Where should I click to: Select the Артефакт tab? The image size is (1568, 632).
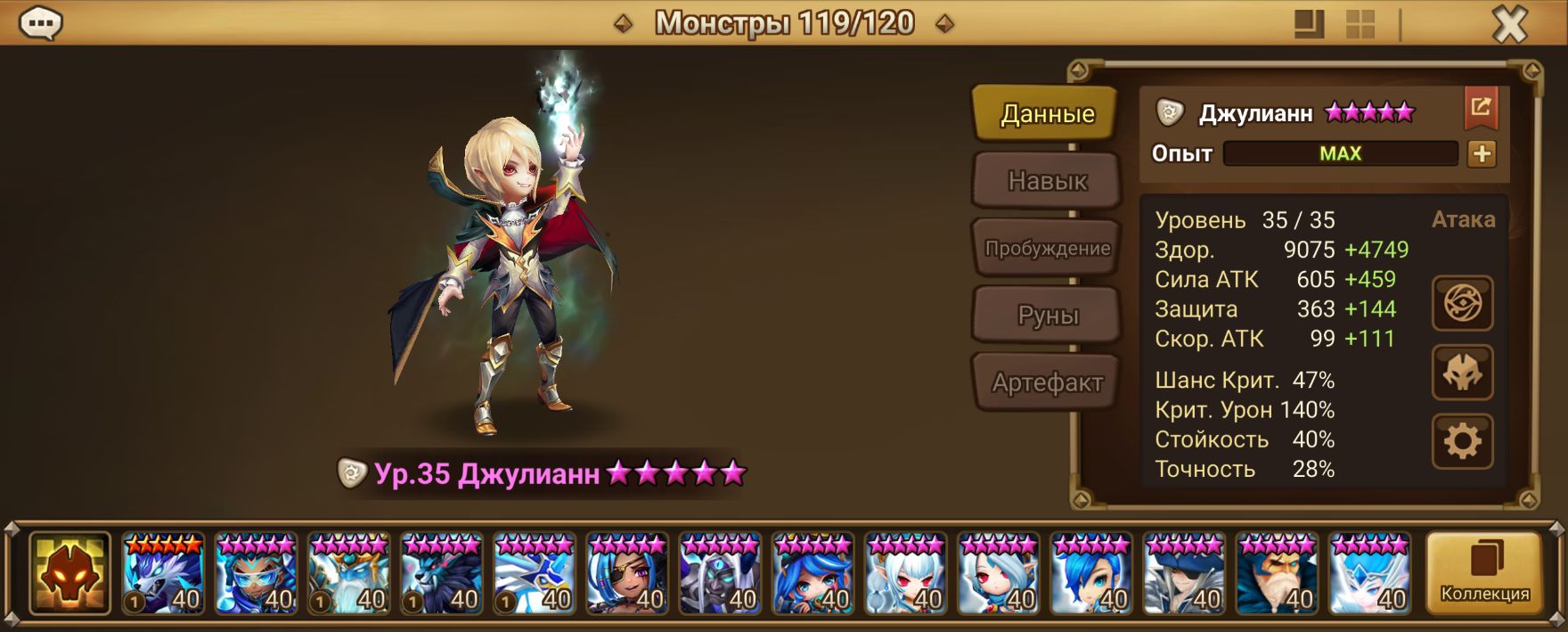click(1046, 383)
